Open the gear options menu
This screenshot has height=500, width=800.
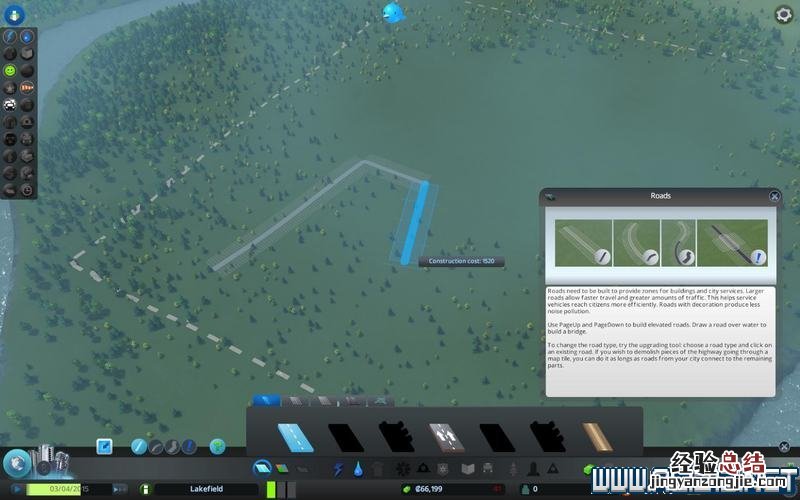coord(784,14)
